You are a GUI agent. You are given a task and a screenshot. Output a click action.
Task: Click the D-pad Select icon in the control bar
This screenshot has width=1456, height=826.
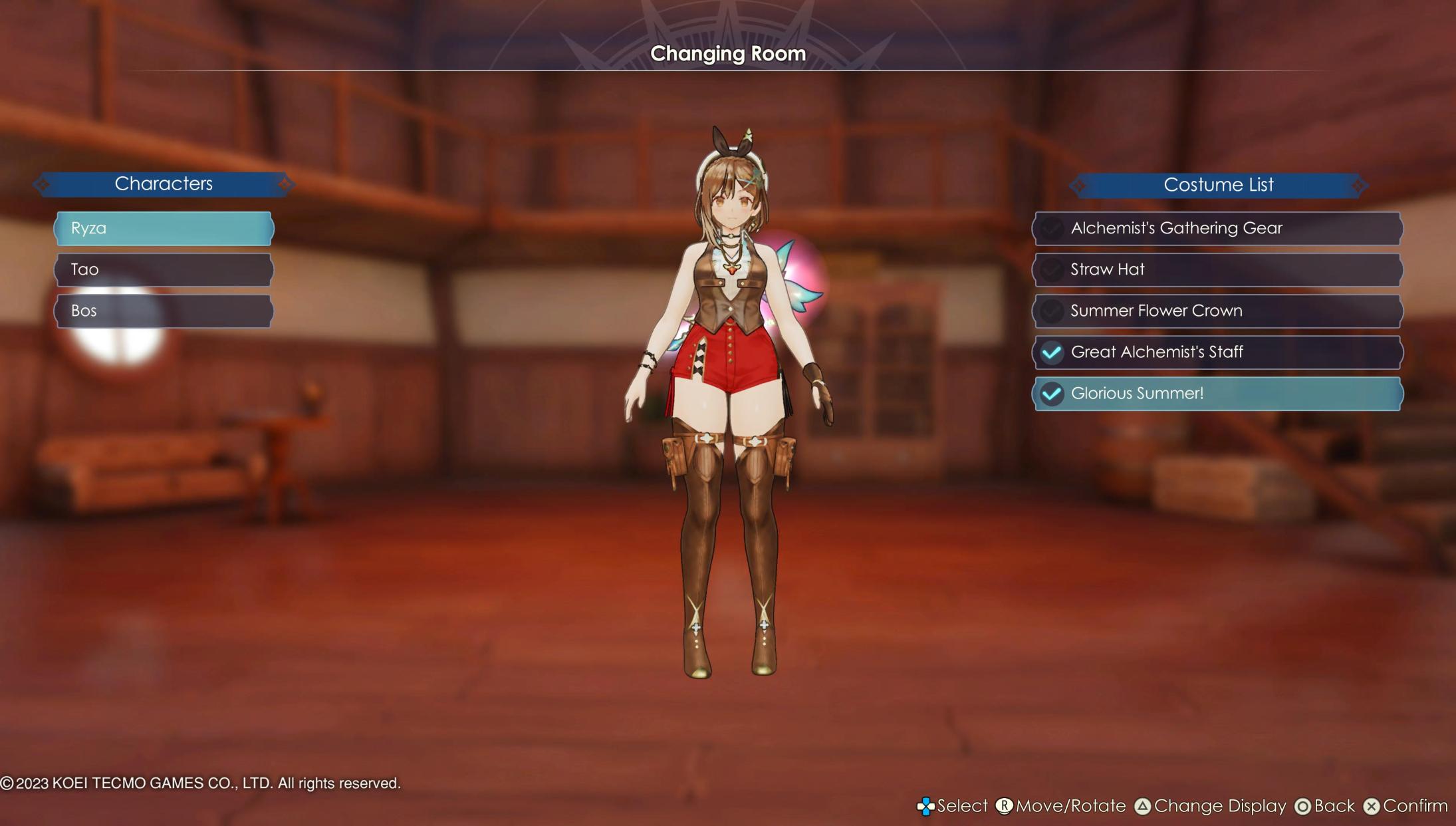(x=927, y=806)
